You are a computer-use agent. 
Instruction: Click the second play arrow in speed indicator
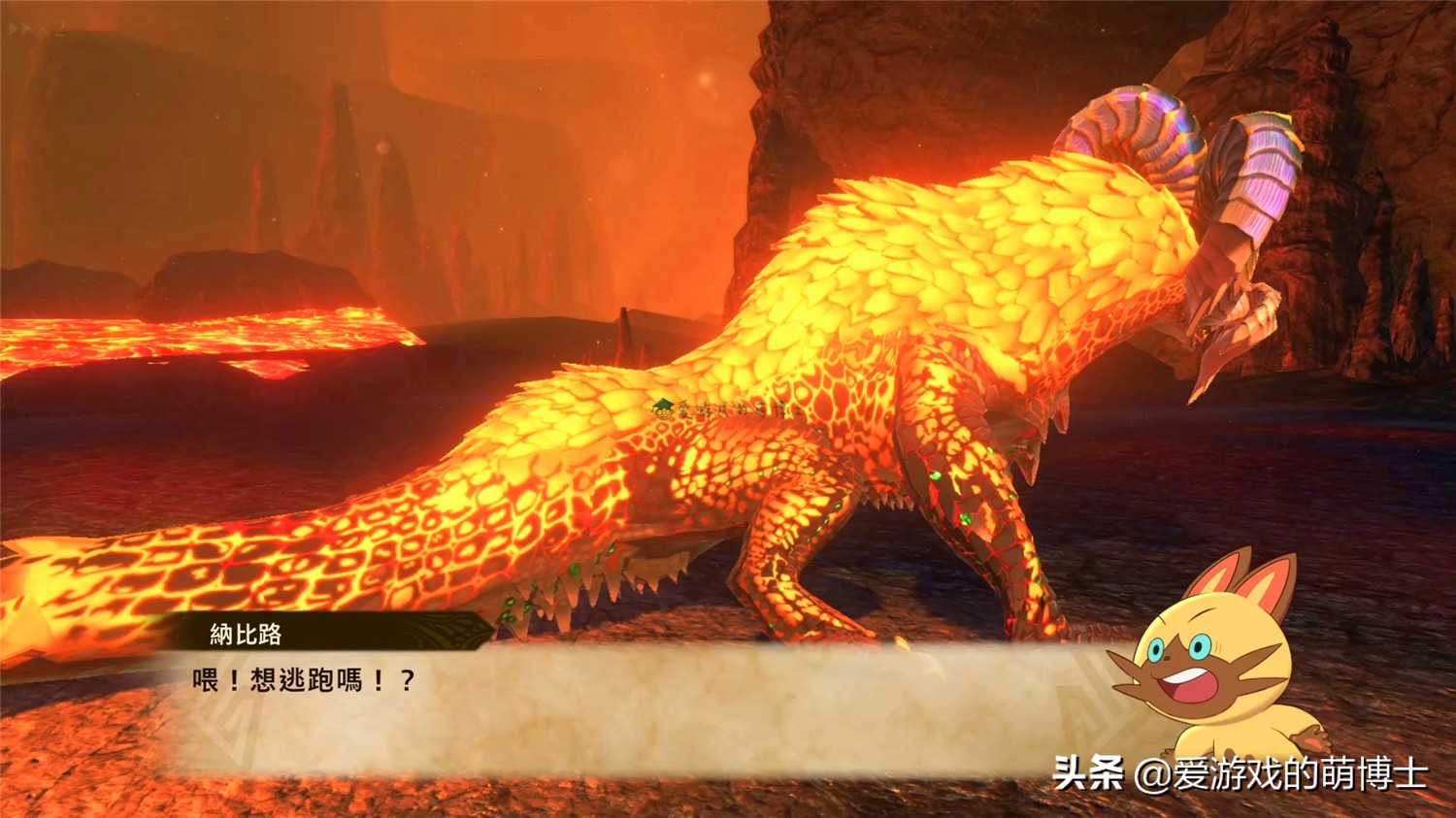[21, 27]
